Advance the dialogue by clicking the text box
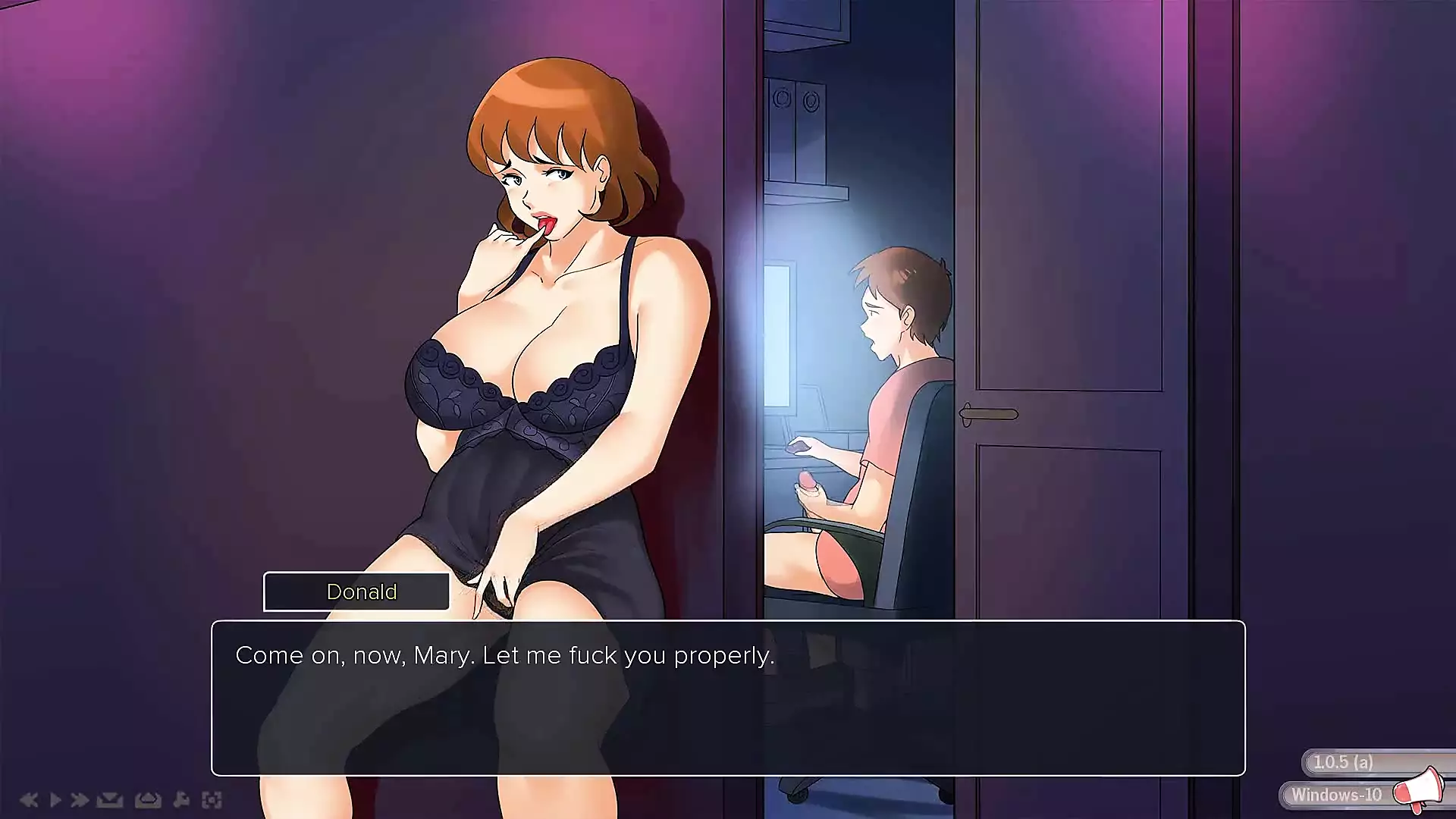The width and height of the screenshot is (1456, 819). pyautogui.click(x=728, y=698)
